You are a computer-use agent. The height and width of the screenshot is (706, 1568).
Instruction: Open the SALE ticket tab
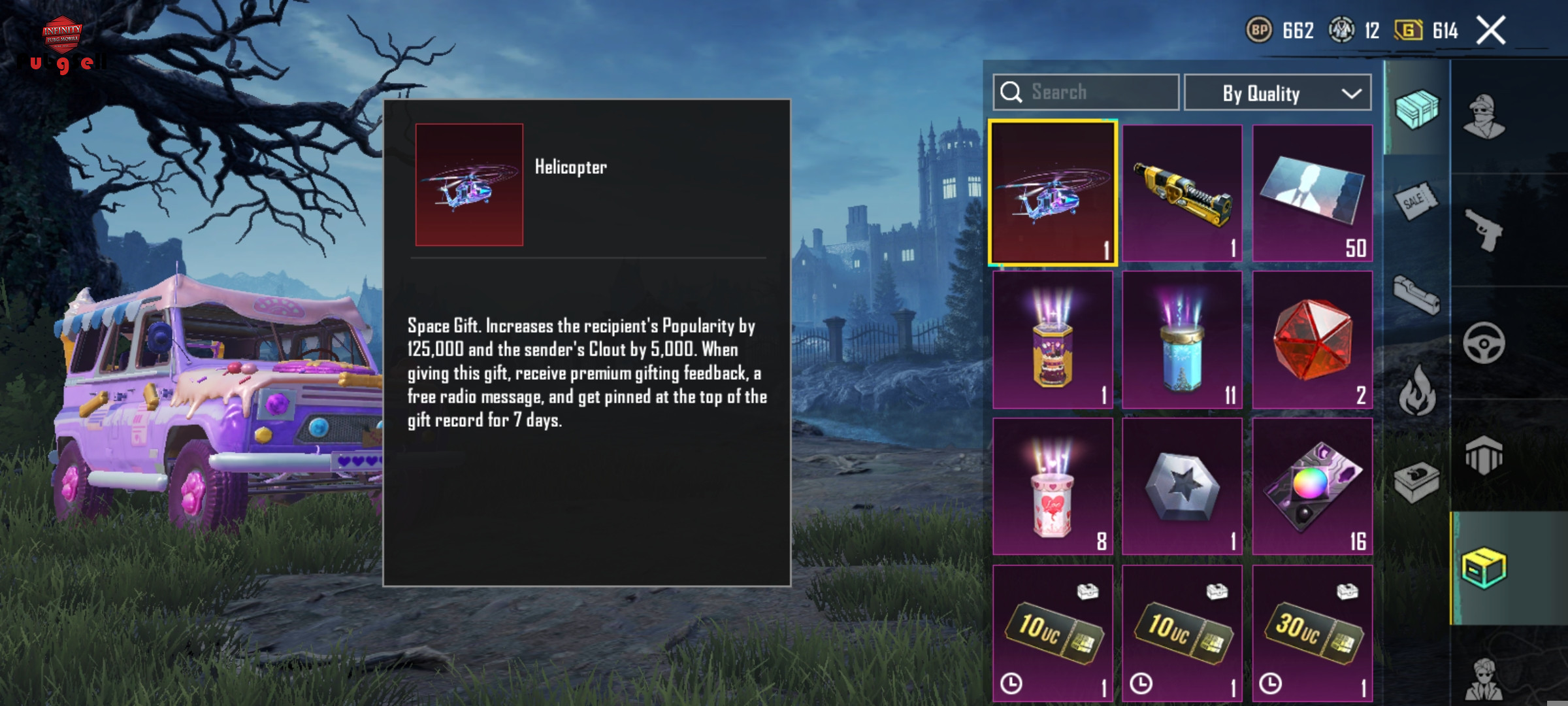pos(1415,201)
